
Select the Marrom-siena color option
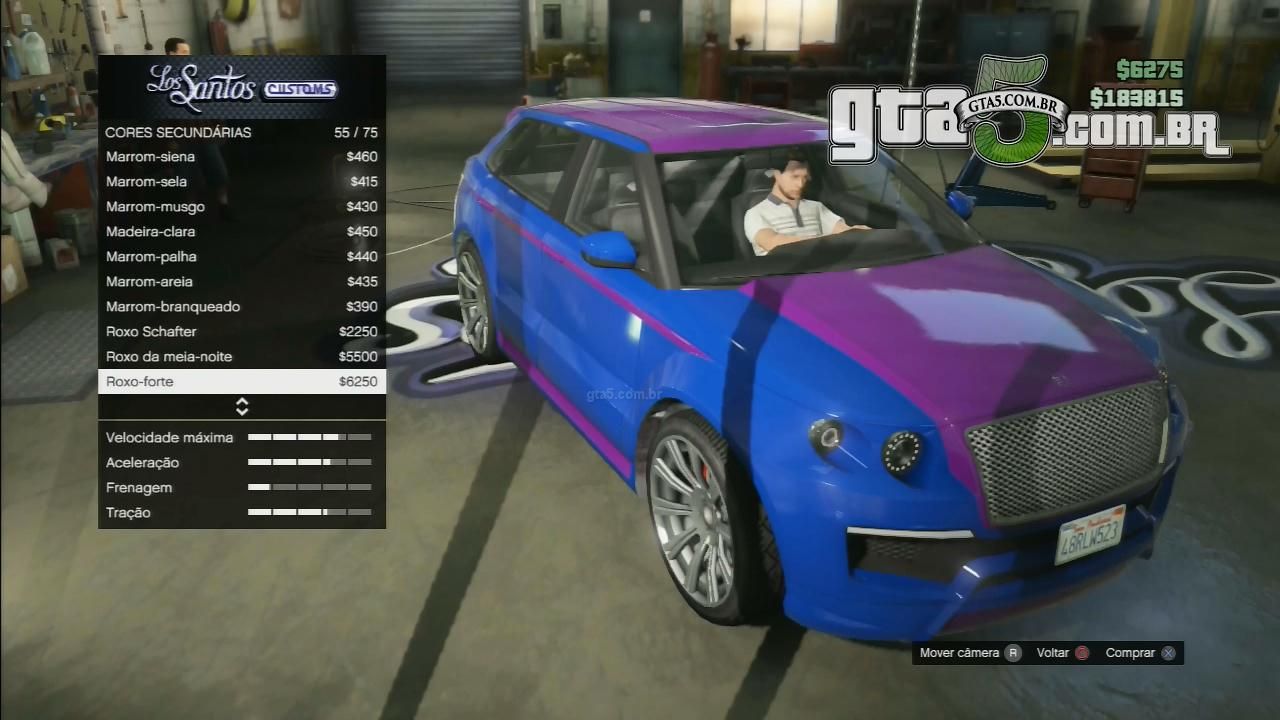pyautogui.click(x=241, y=157)
